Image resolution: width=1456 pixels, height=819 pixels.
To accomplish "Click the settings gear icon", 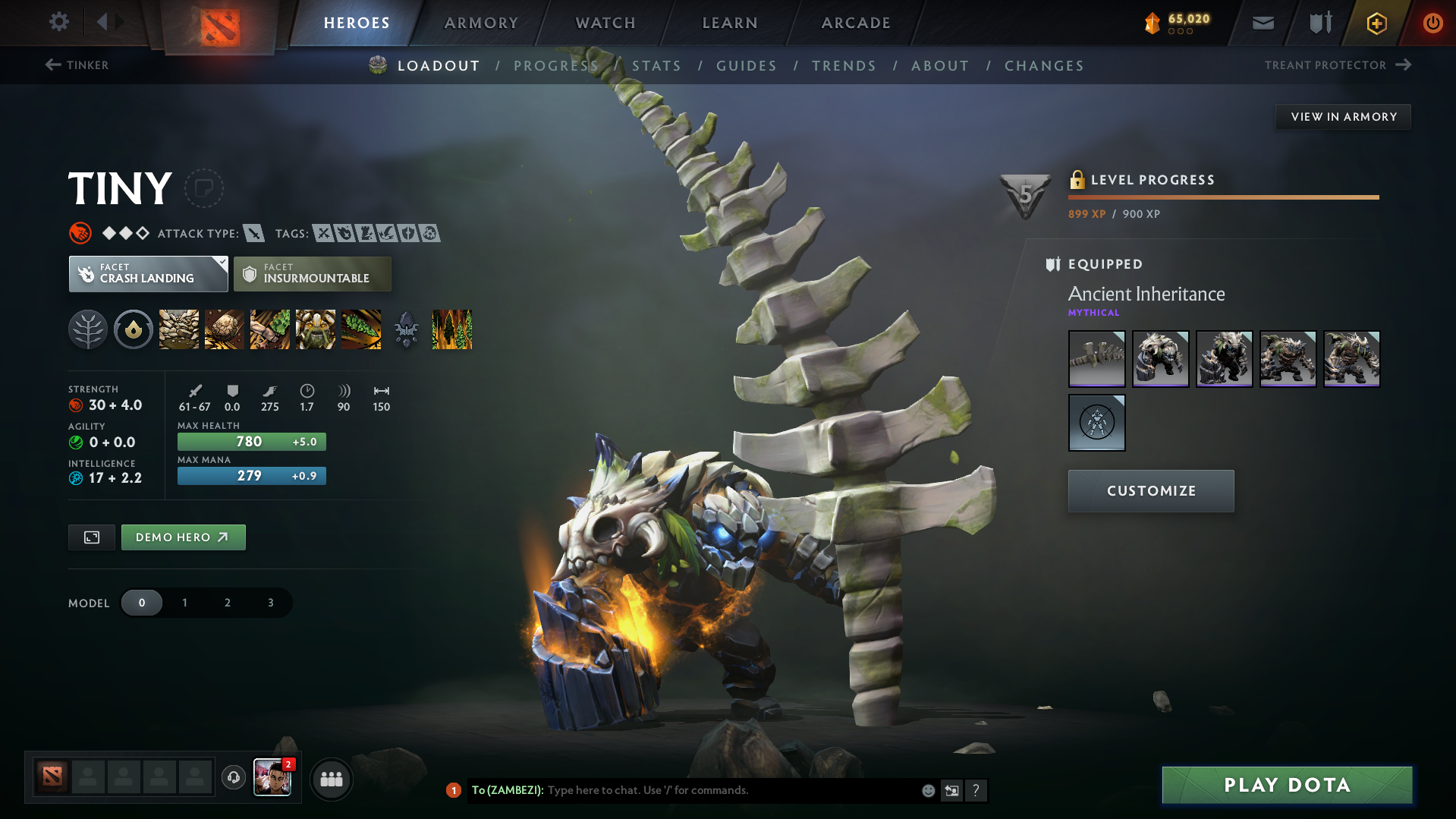I will click(x=59, y=22).
